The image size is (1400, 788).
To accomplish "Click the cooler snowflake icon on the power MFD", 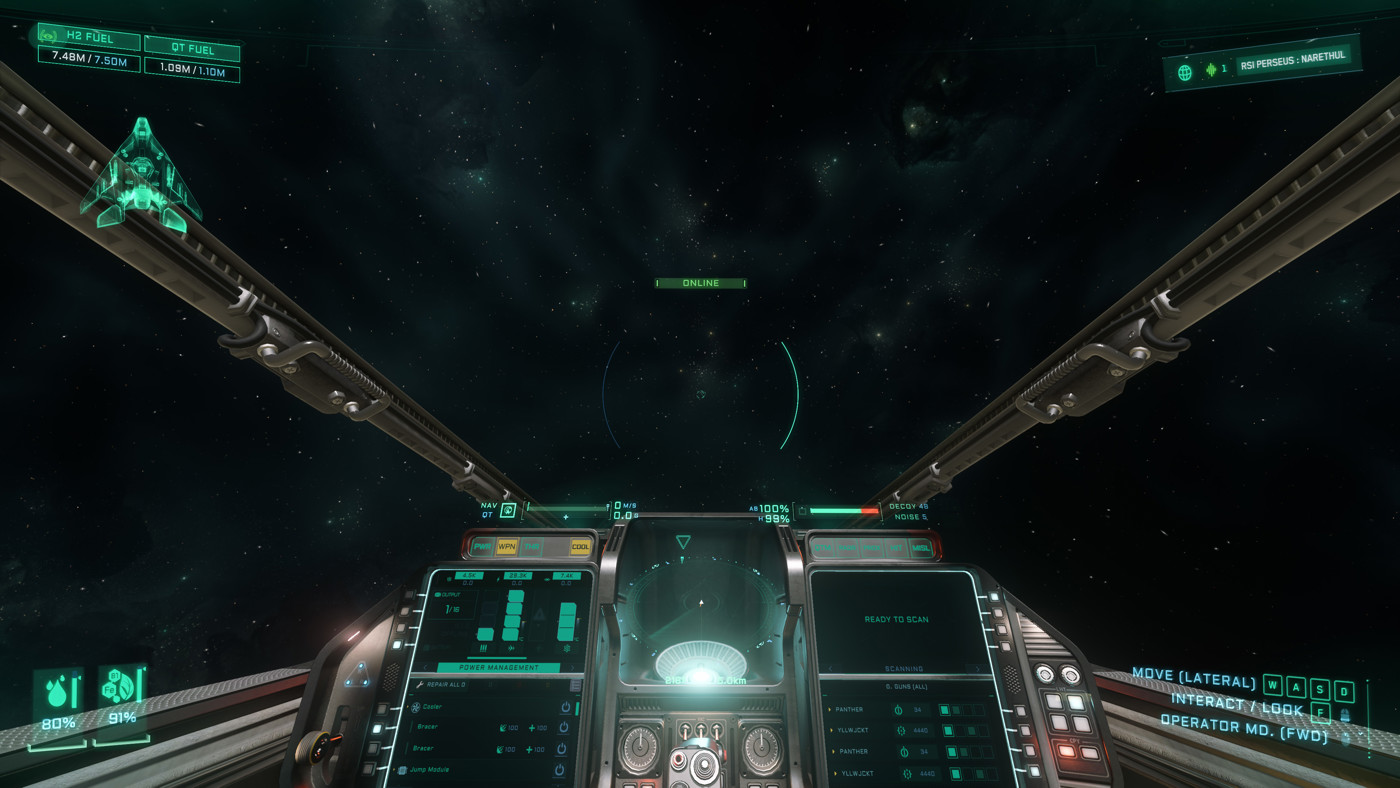I will click(565, 648).
